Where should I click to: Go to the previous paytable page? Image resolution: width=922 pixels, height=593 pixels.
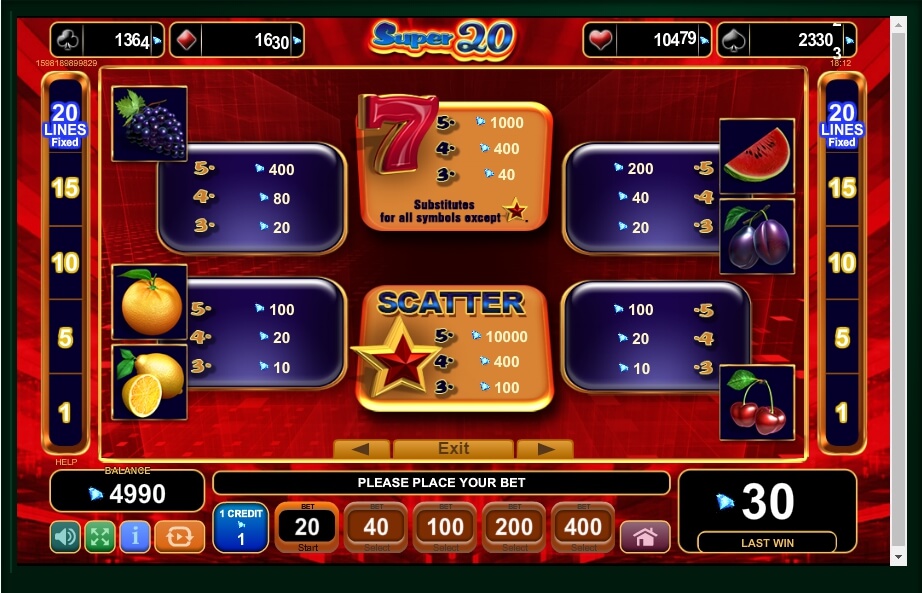[x=361, y=449]
